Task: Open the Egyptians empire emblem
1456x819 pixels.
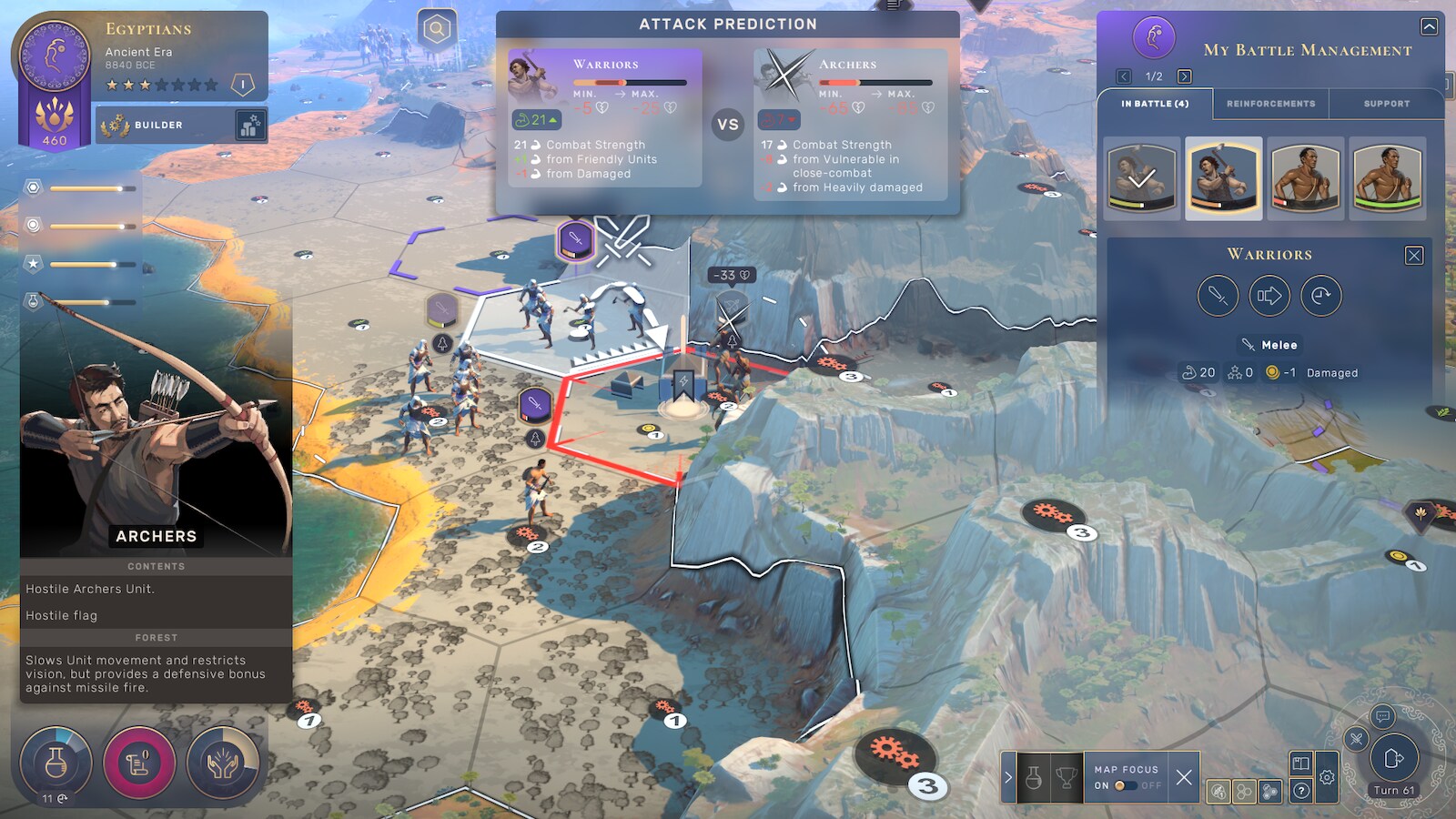Action: point(55,55)
